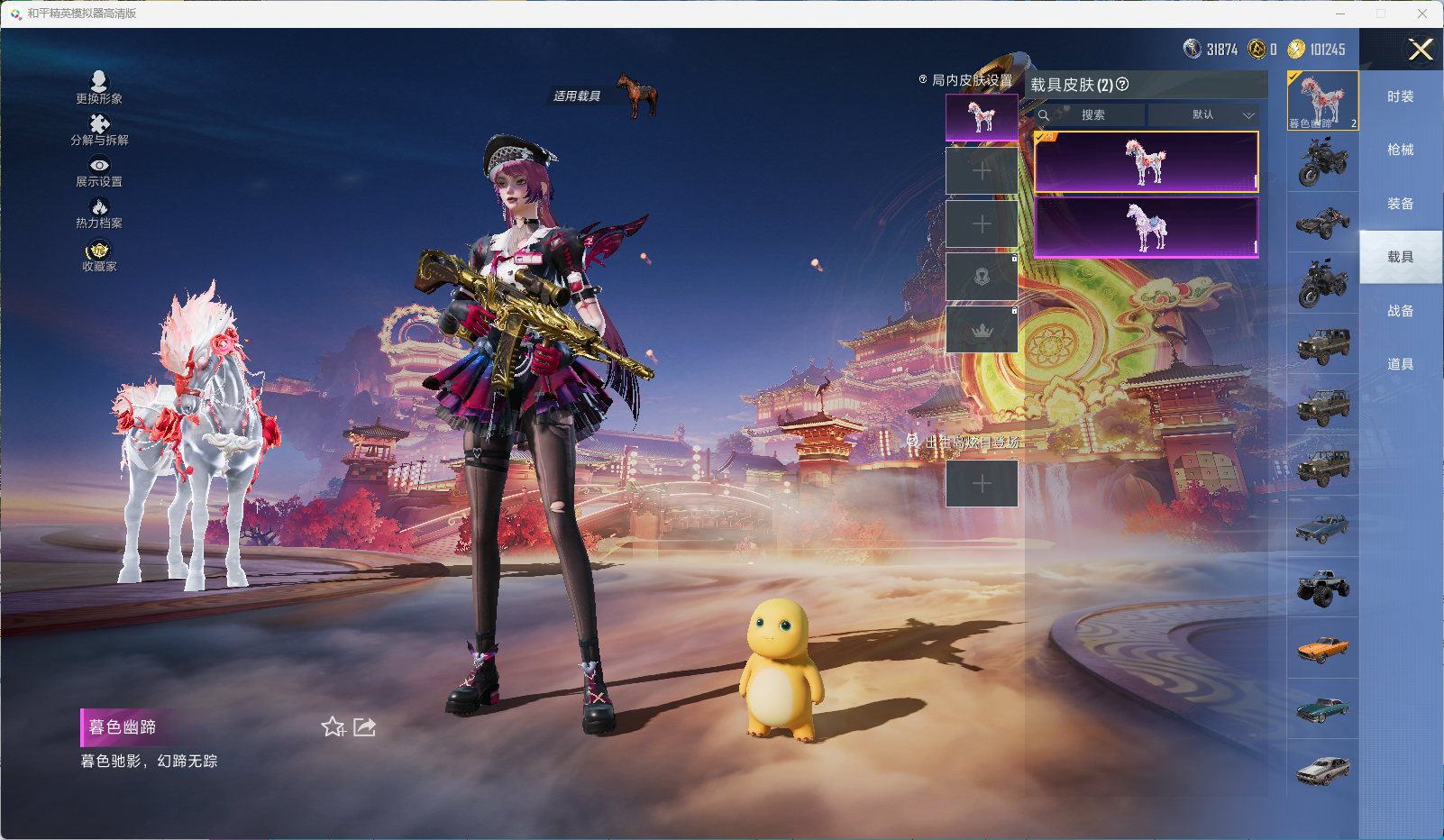This screenshot has height=840, width=1444.
Task: Open the 更换形象 change appearance option
Action: click(99, 87)
